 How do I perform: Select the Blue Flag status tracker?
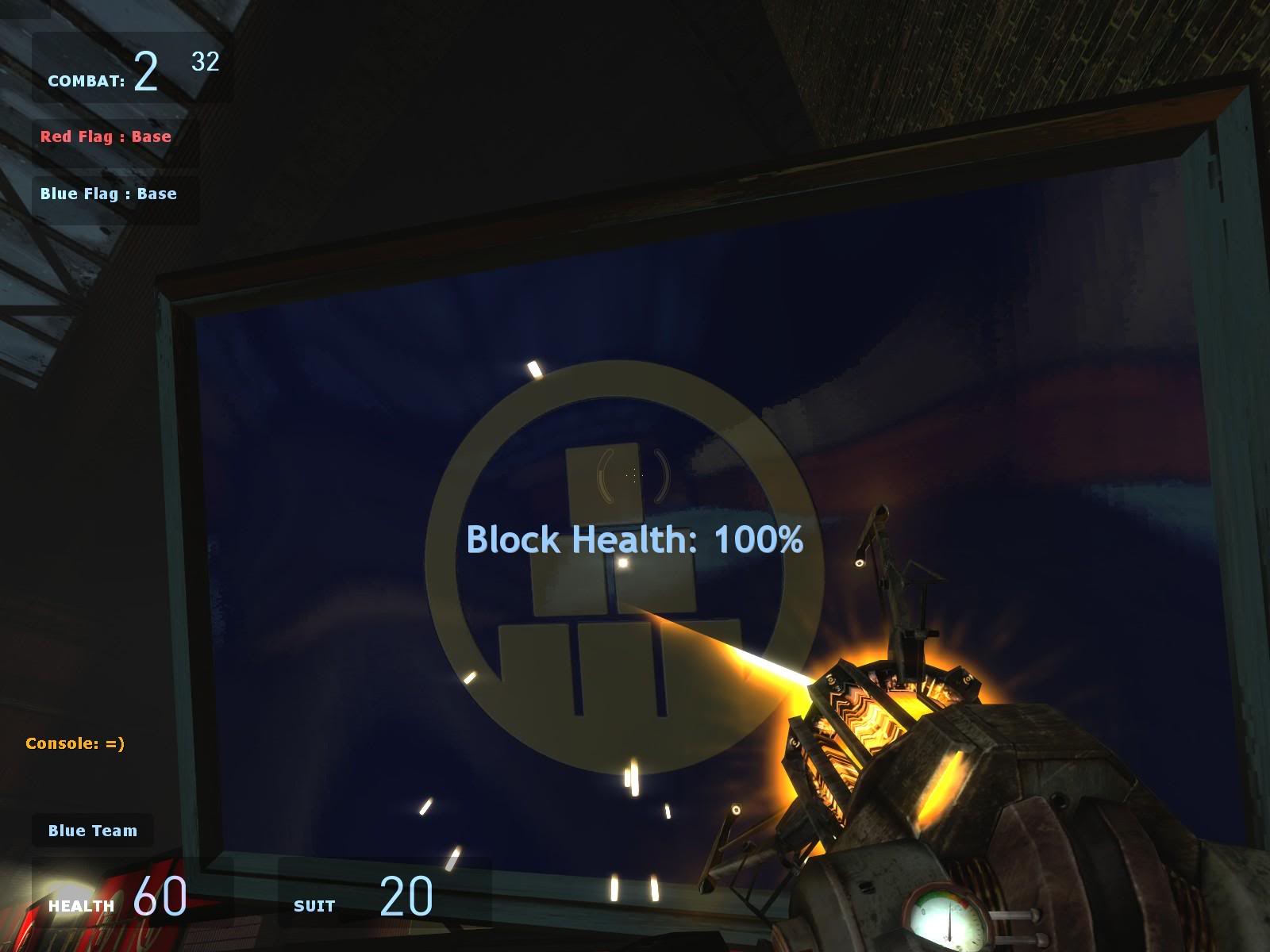[109, 194]
